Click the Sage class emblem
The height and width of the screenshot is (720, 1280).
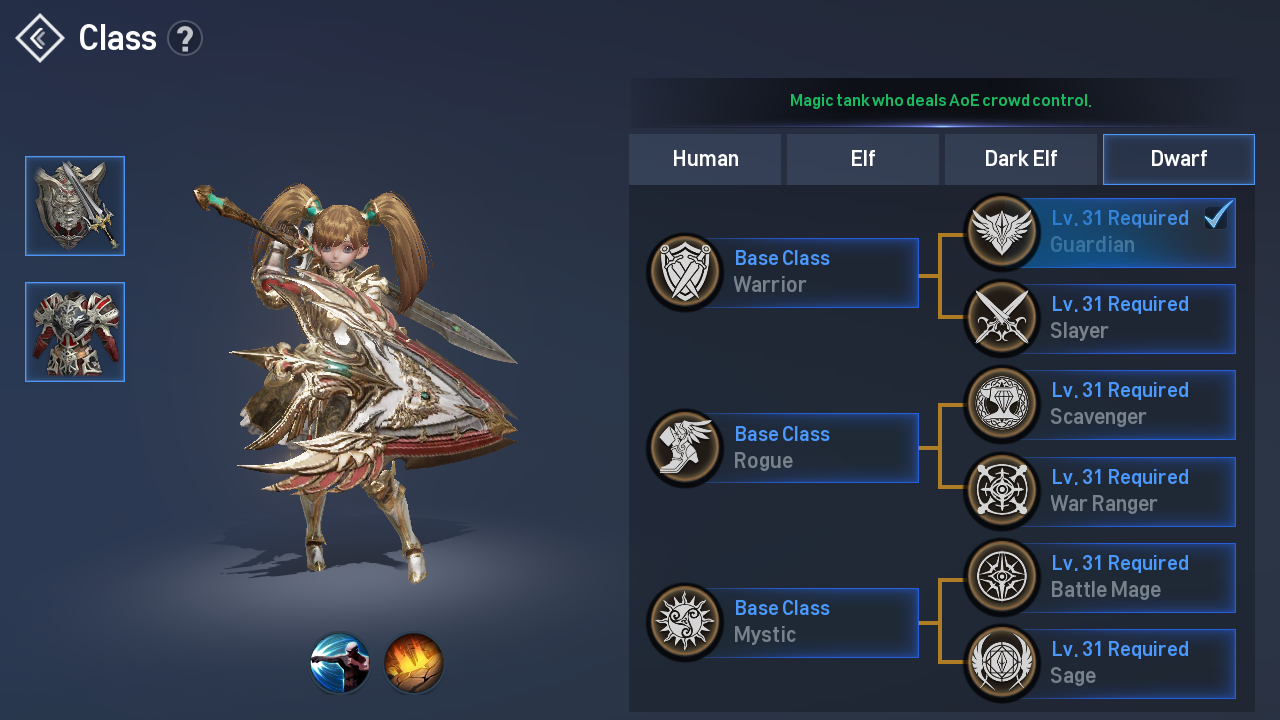[1002, 662]
